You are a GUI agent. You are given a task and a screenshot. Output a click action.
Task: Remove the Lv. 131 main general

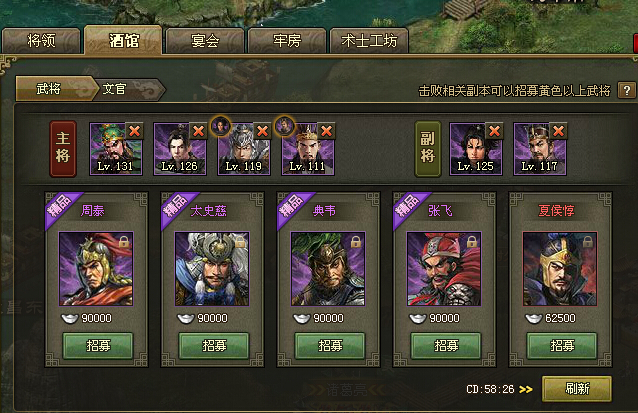tap(135, 131)
